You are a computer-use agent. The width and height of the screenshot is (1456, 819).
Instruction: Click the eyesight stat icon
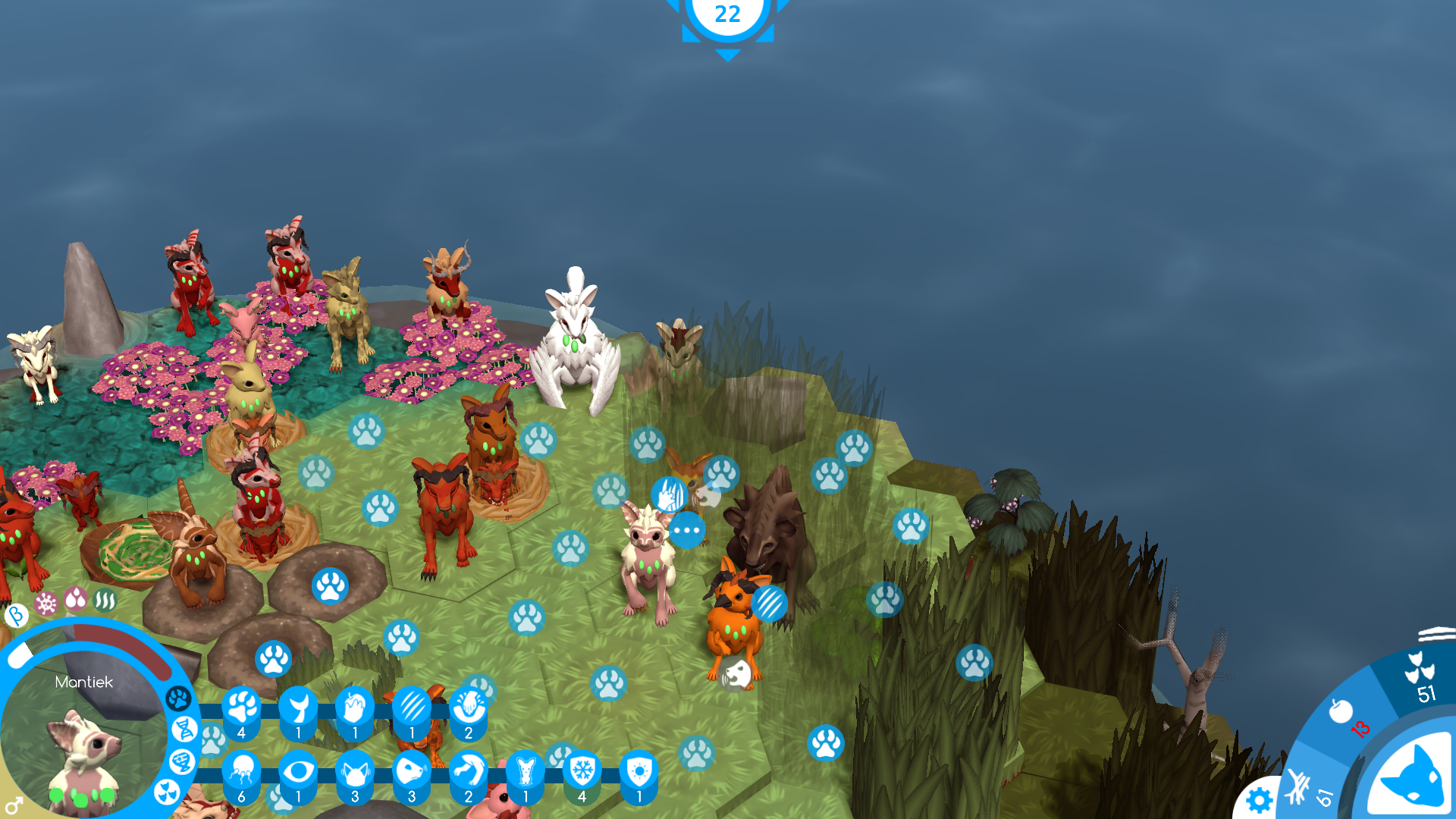298,772
